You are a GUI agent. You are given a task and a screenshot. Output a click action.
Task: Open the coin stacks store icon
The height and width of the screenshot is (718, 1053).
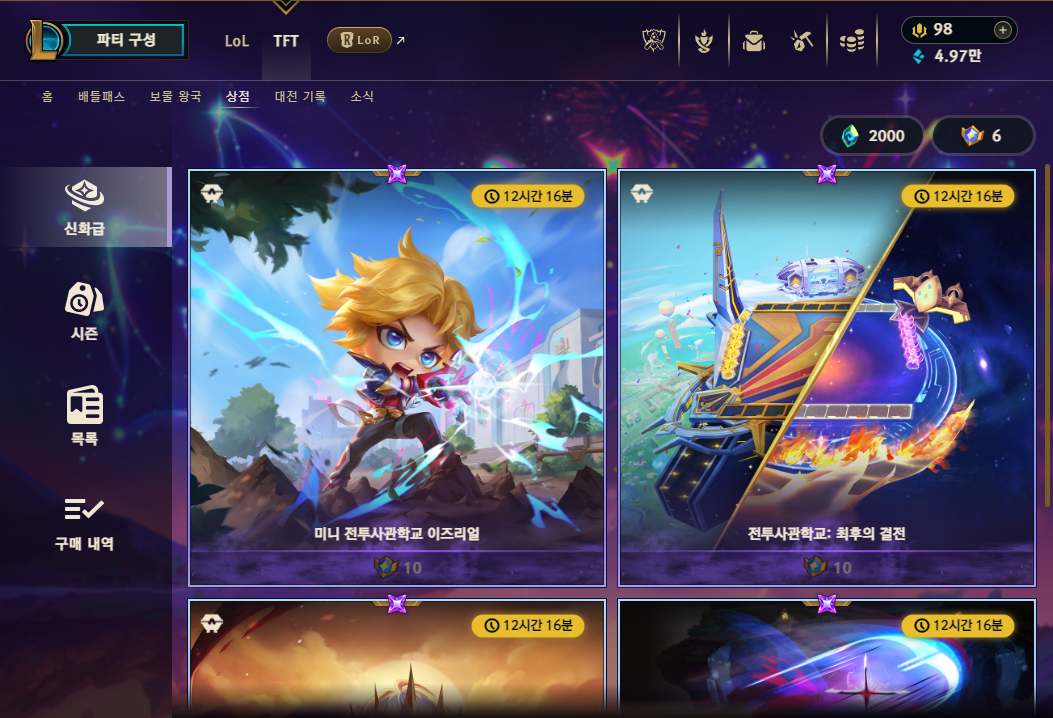click(852, 41)
